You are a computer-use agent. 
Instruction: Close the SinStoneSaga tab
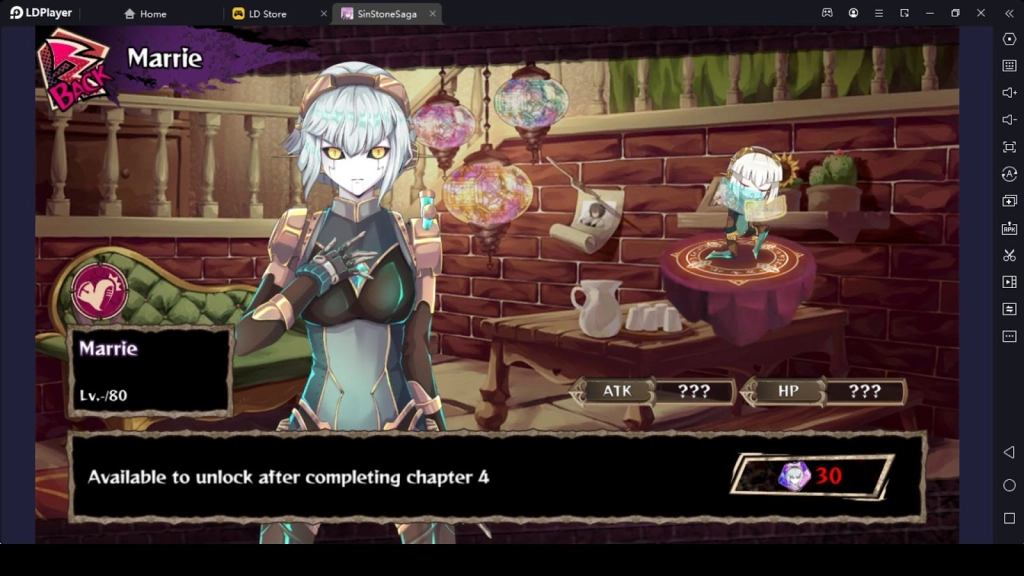point(432,14)
